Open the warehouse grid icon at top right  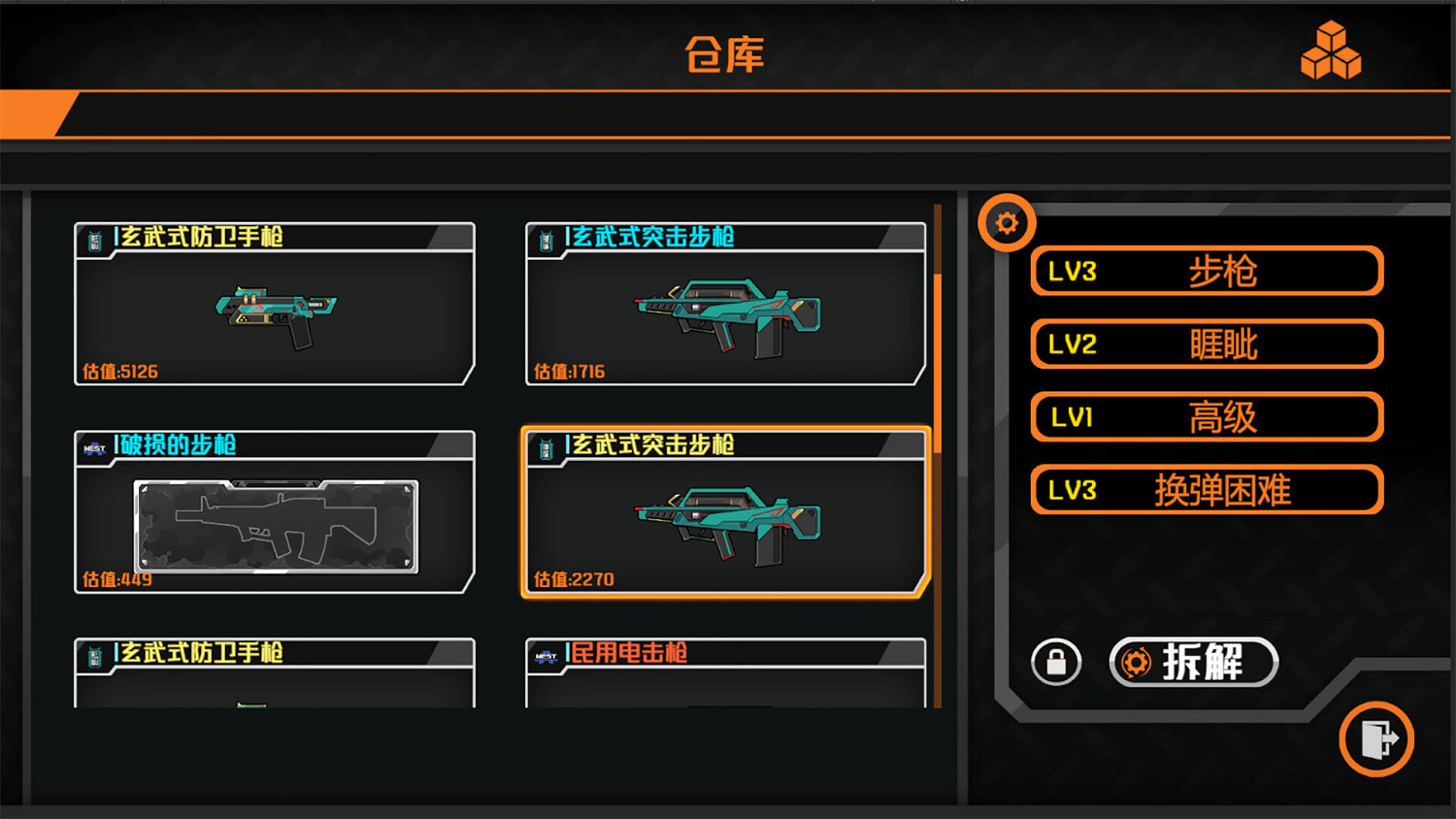[x=1332, y=50]
